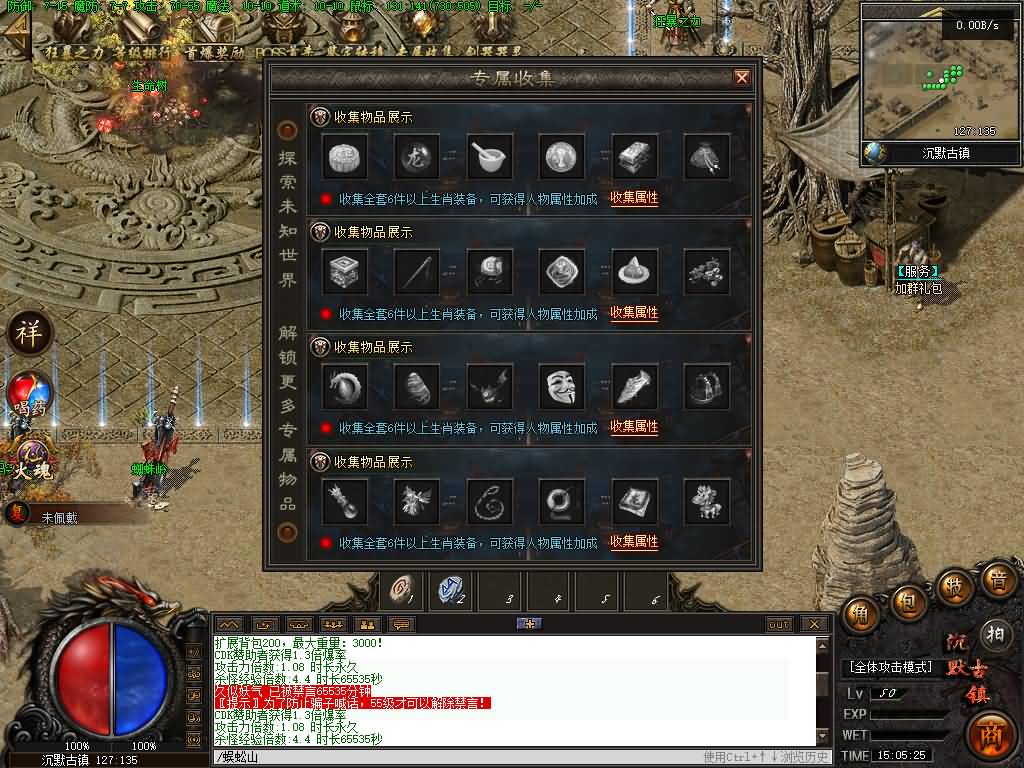Close the chat panel with its X
Image resolution: width=1024 pixels, height=768 pixels.
pyautogui.click(x=815, y=624)
